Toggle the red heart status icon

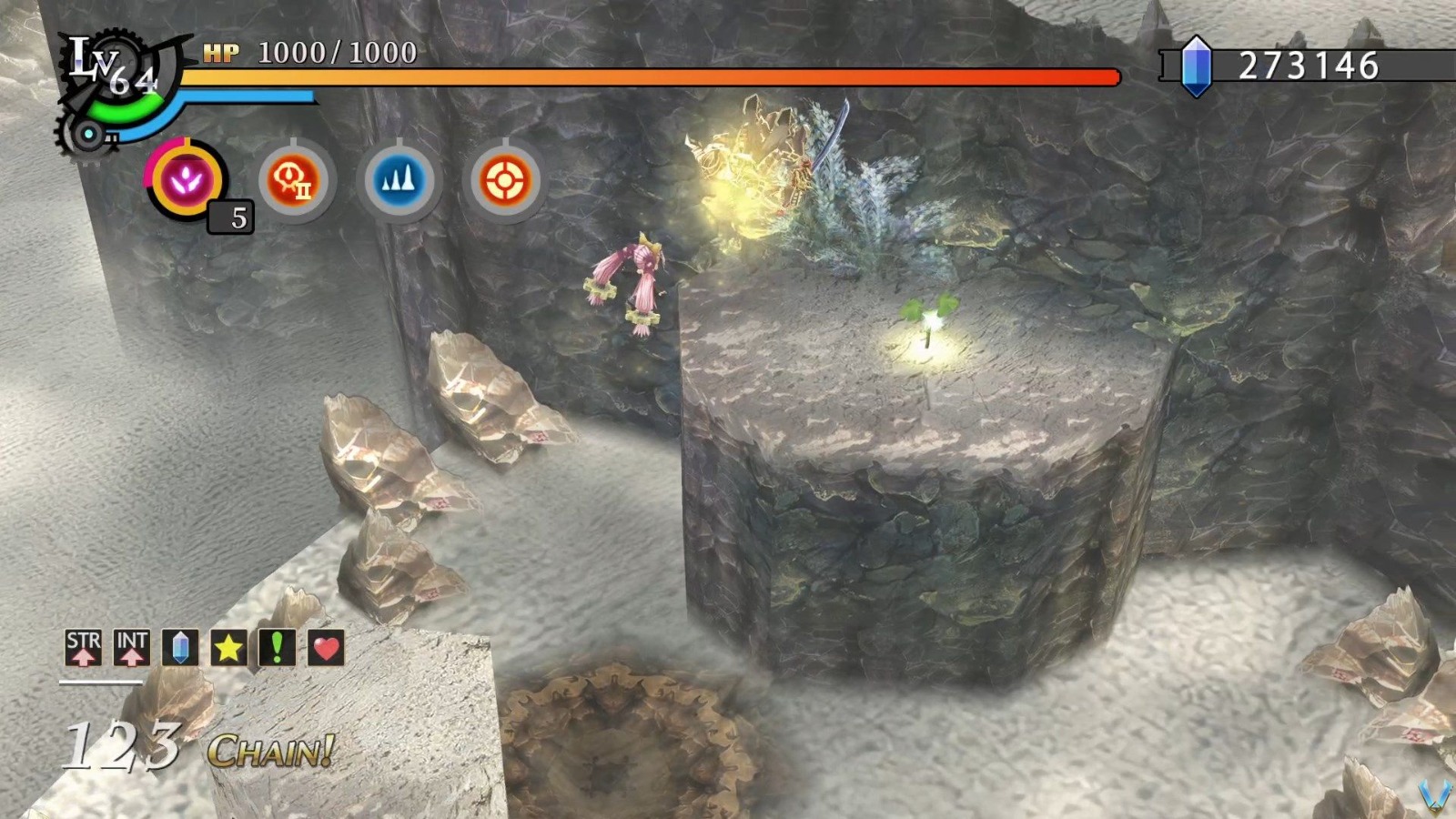tap(326, 648)
